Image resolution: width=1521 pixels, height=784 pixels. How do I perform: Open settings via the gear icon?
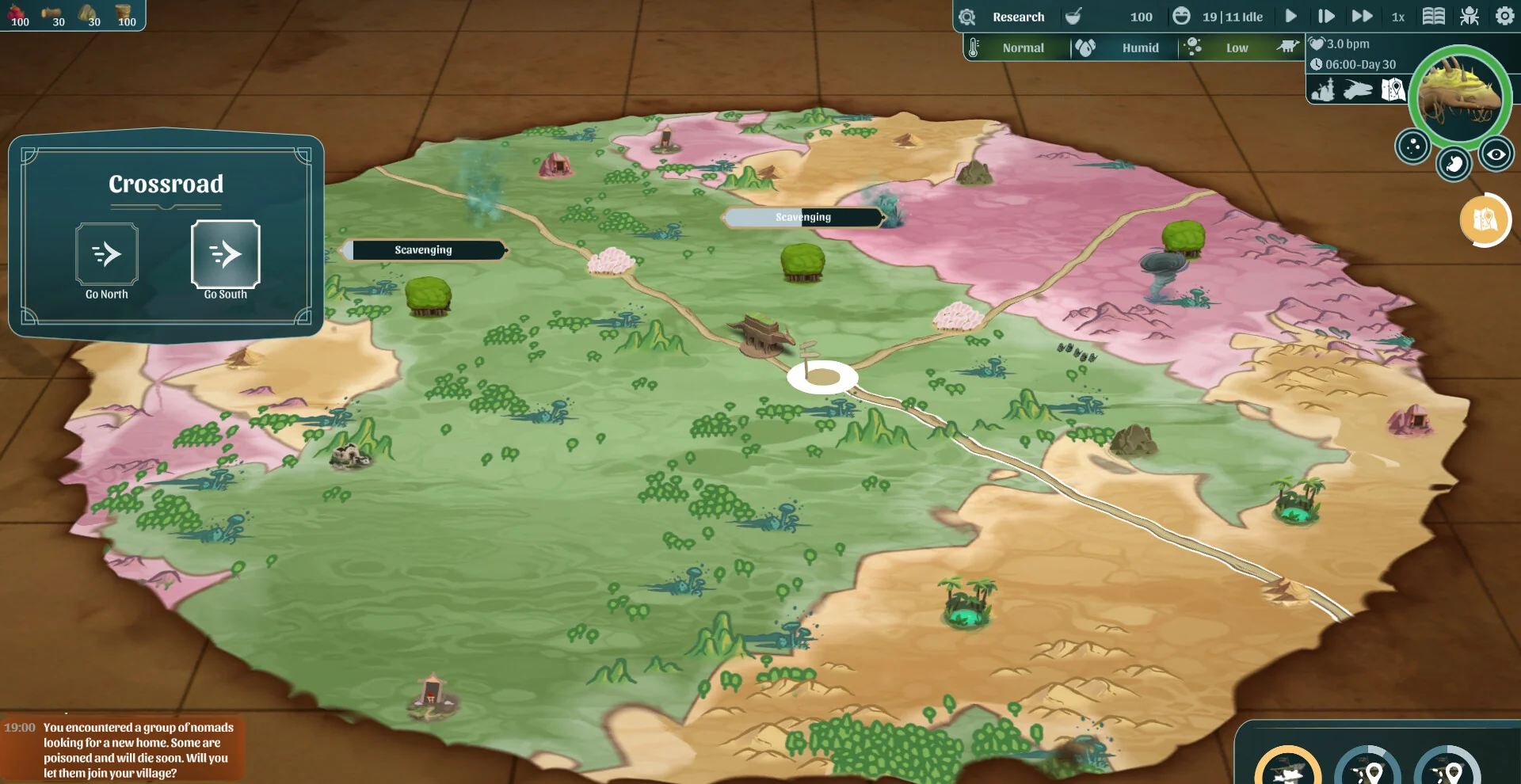pos(1504,16)
